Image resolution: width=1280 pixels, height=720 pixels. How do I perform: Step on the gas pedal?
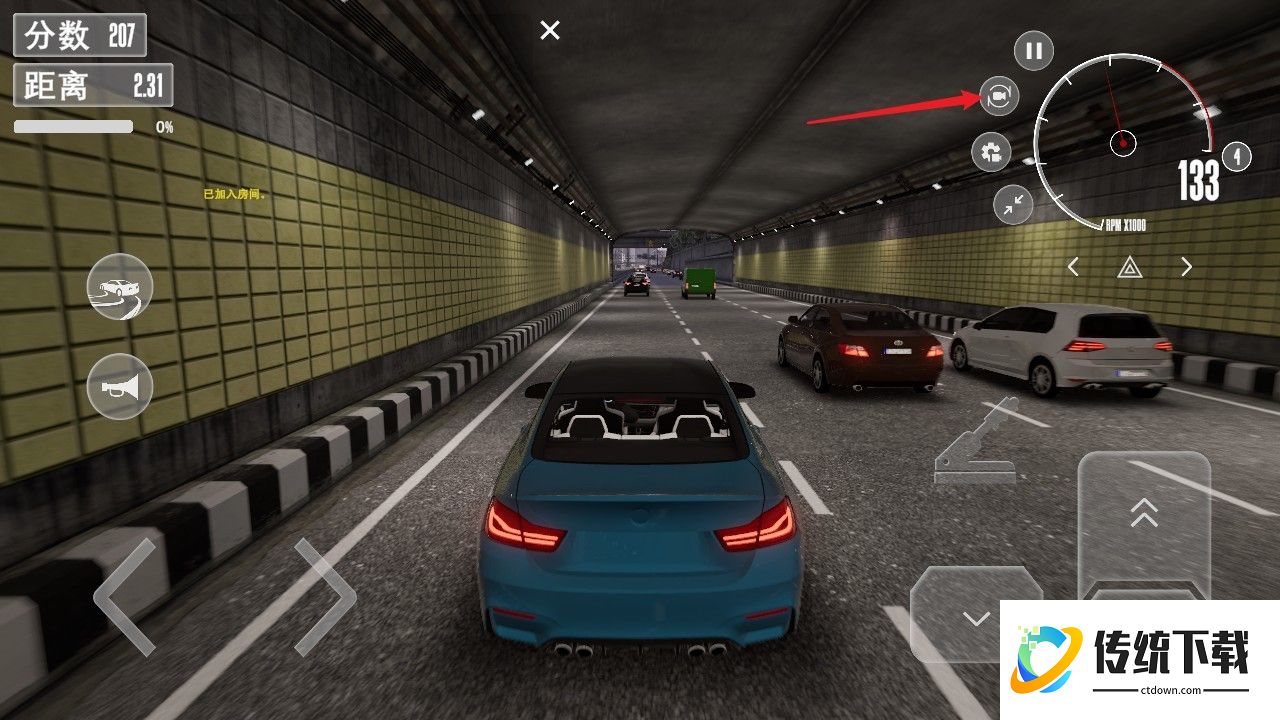1144,520
